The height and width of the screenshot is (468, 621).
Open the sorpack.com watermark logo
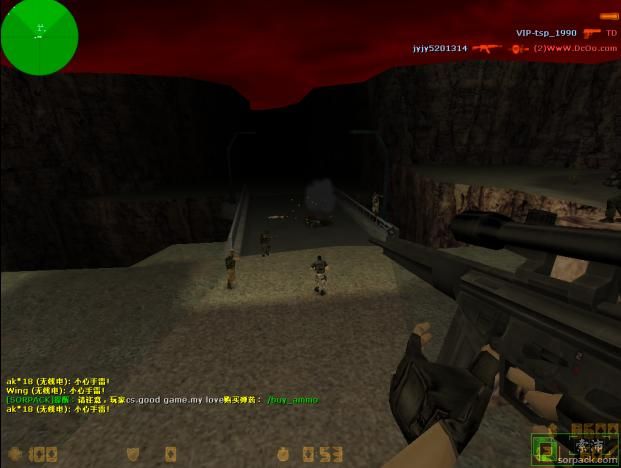[592, 448]
